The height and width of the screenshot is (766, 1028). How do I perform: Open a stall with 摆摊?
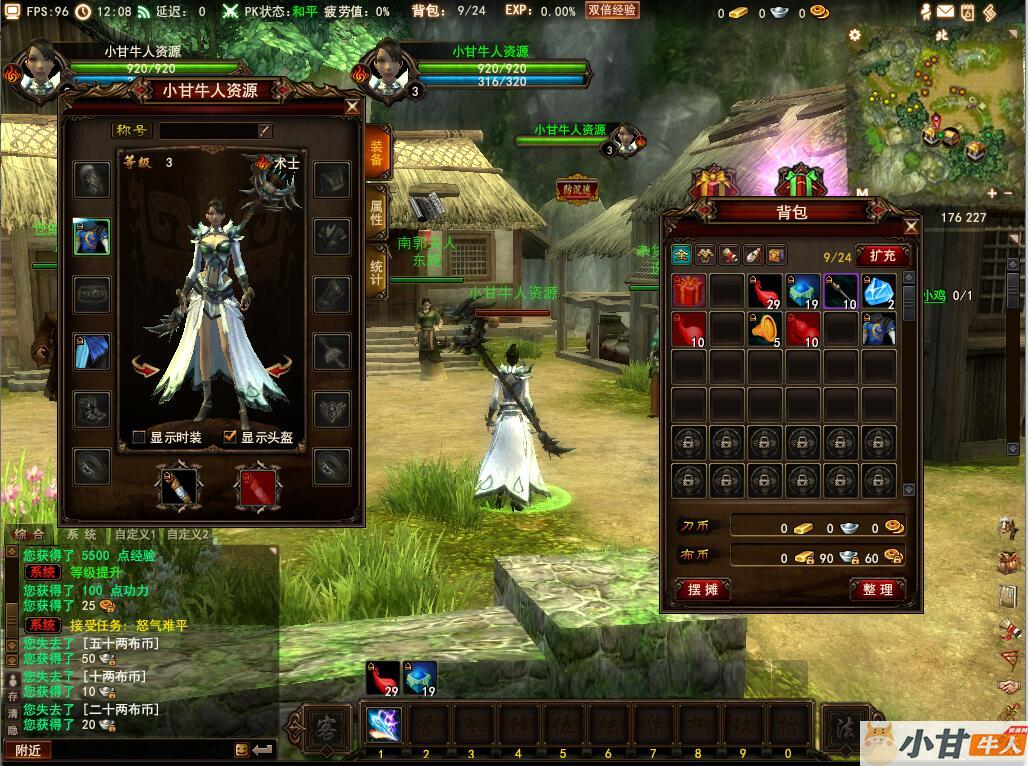[x=703, y=590]
